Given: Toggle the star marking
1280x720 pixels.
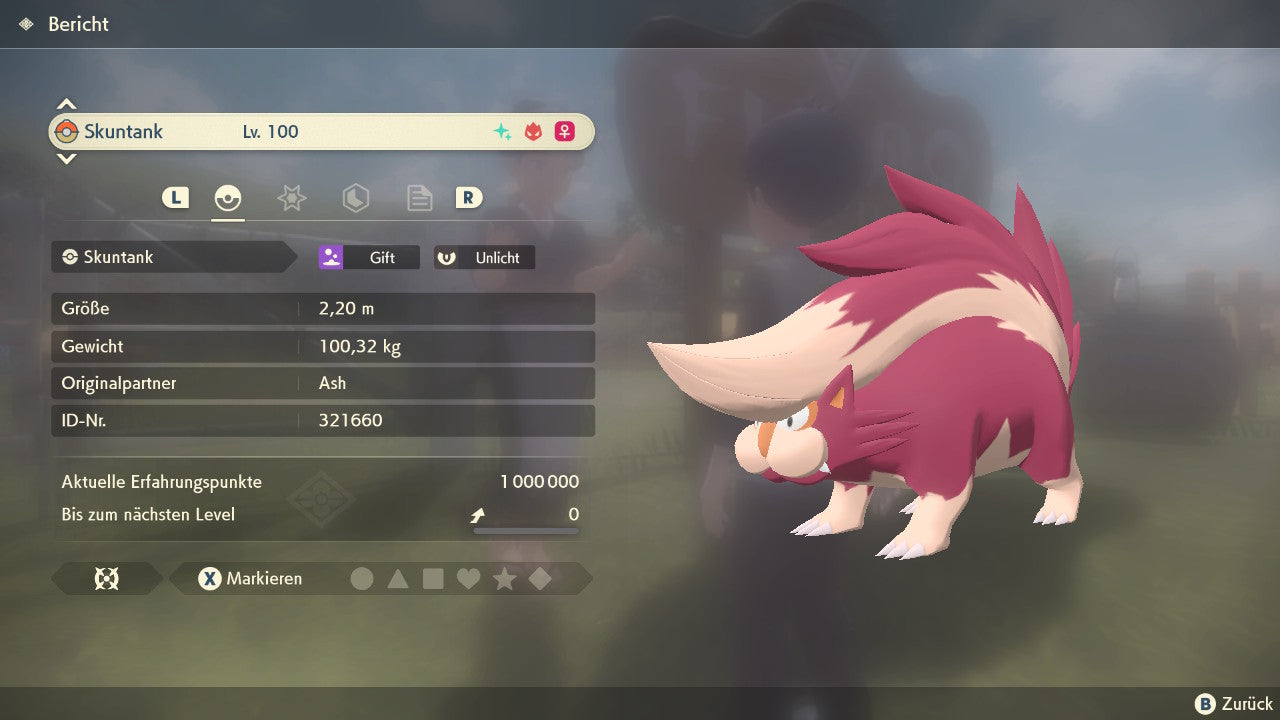Looking at the screenshot, I should pyautogui.click(x=504, y=578).
